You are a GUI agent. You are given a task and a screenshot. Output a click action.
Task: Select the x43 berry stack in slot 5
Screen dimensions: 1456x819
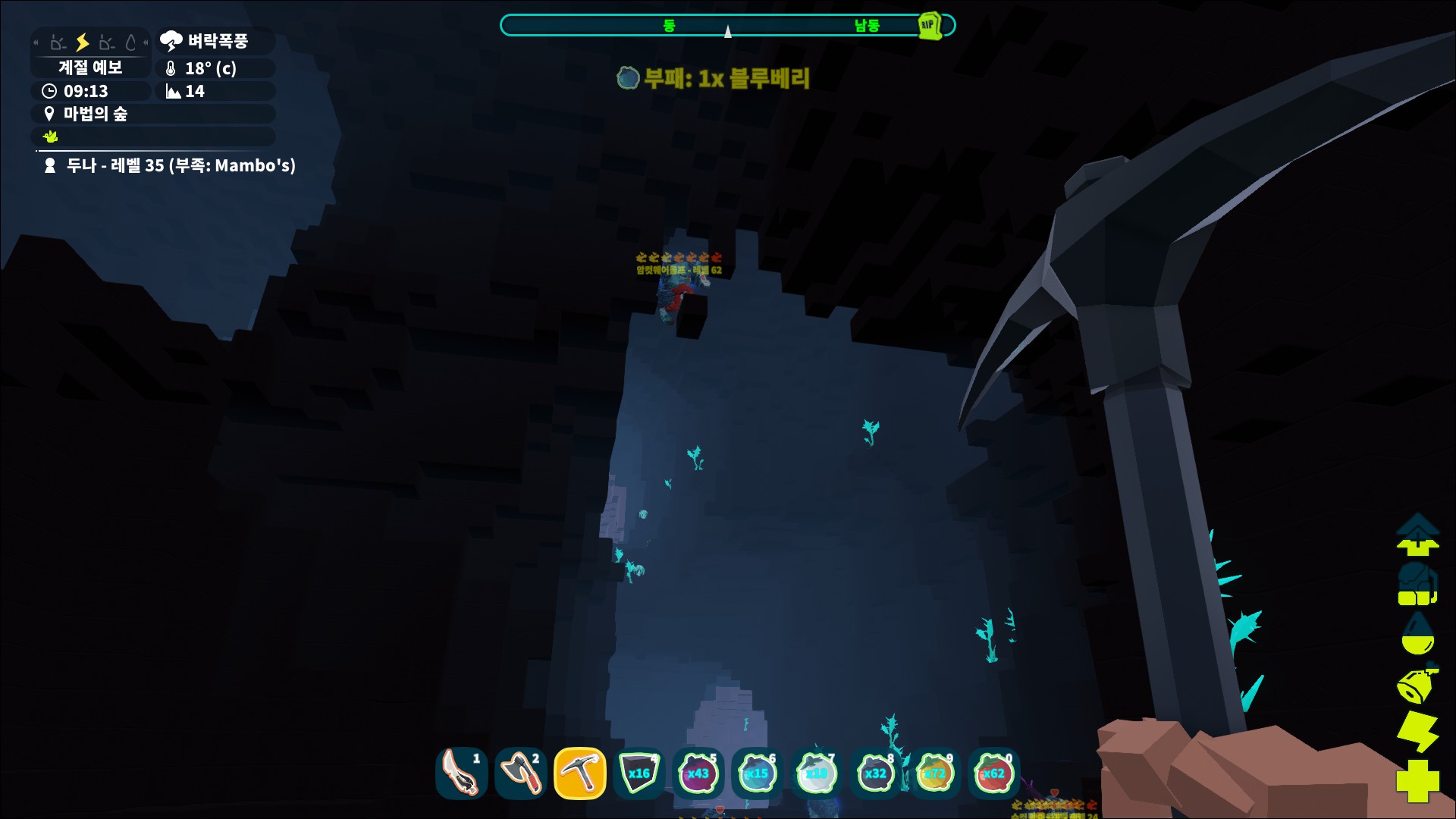coord(698,774)
